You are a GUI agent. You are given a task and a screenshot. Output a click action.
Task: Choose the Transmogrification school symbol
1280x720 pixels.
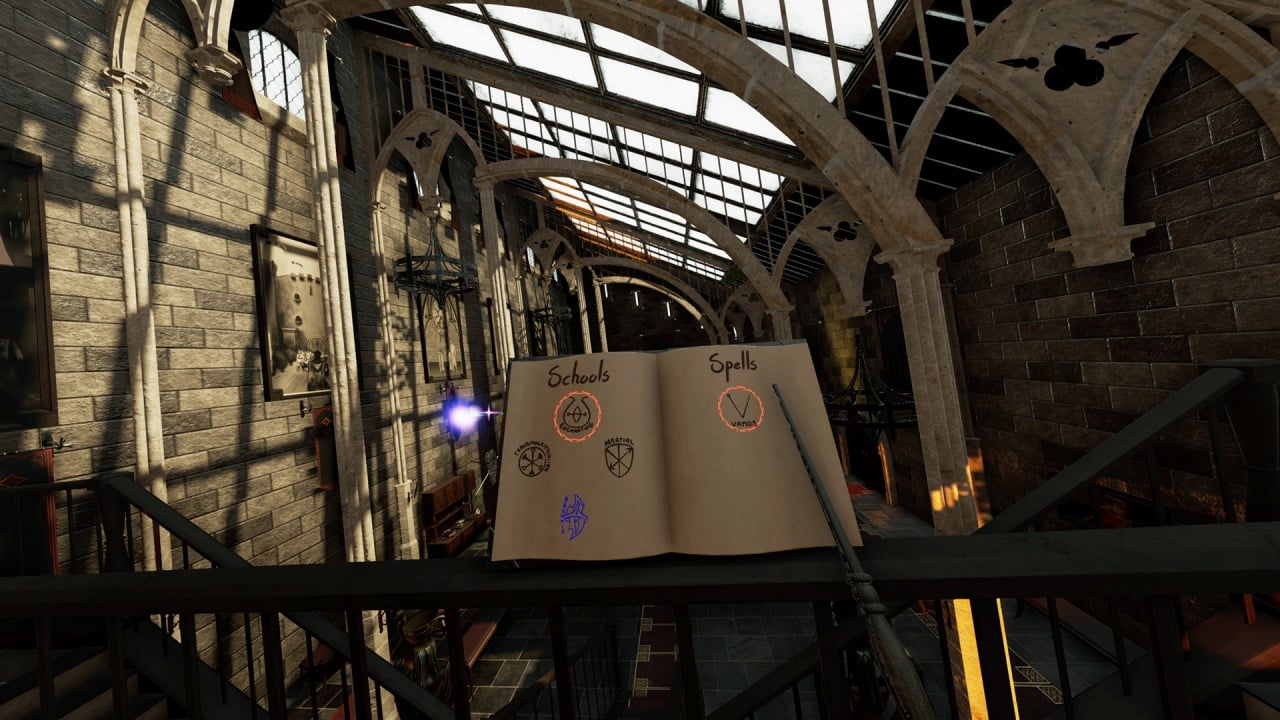pos(531,459)
